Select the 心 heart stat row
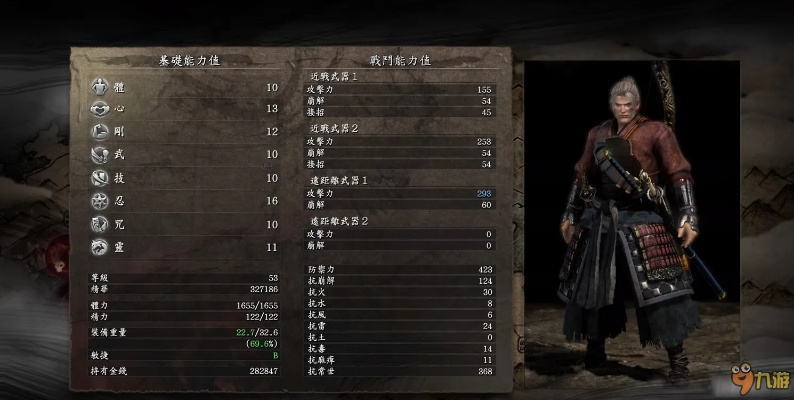The width and height of the screenshot is (794, 400). coord(185,109)
